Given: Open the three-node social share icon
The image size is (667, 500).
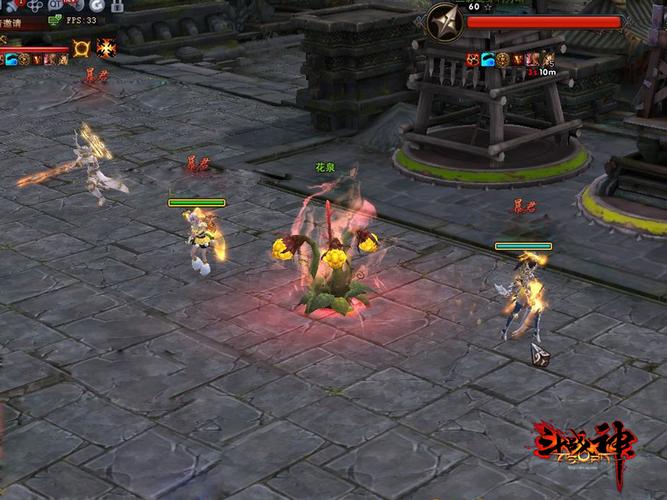Looking at the screenshot, I should coord(35,5).
